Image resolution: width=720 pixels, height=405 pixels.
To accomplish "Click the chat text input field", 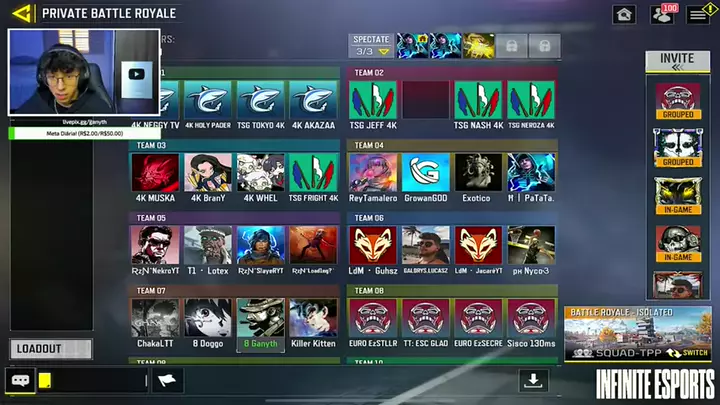I will [x=95, y=380].
